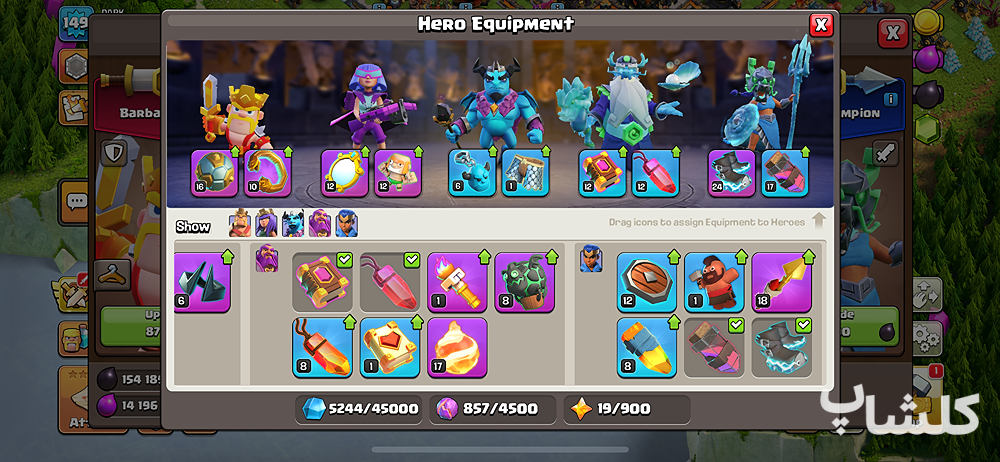Select the dark spikes equipment level 6

pyautogui.click(x=202, y=282)
